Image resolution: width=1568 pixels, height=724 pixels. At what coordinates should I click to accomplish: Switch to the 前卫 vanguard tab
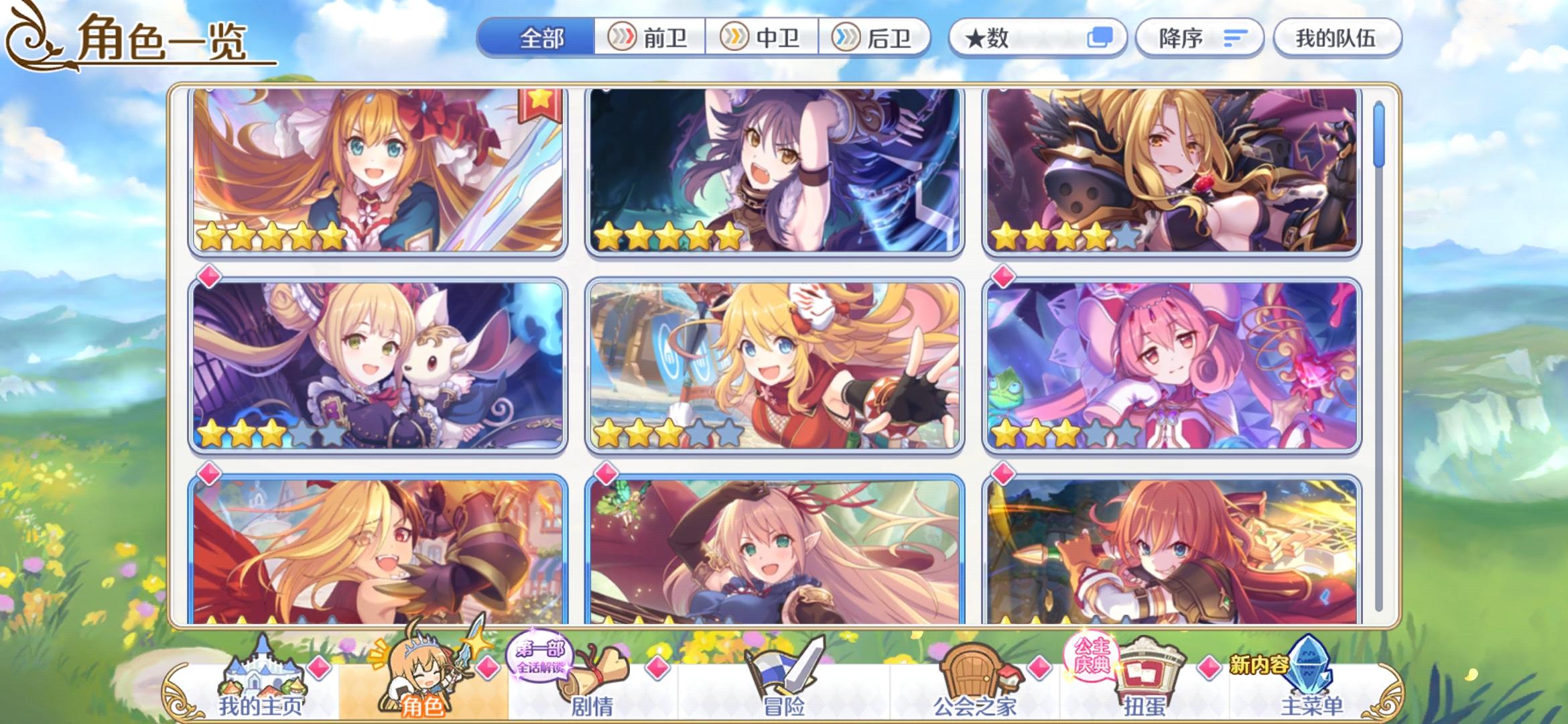tap(651, 38)
